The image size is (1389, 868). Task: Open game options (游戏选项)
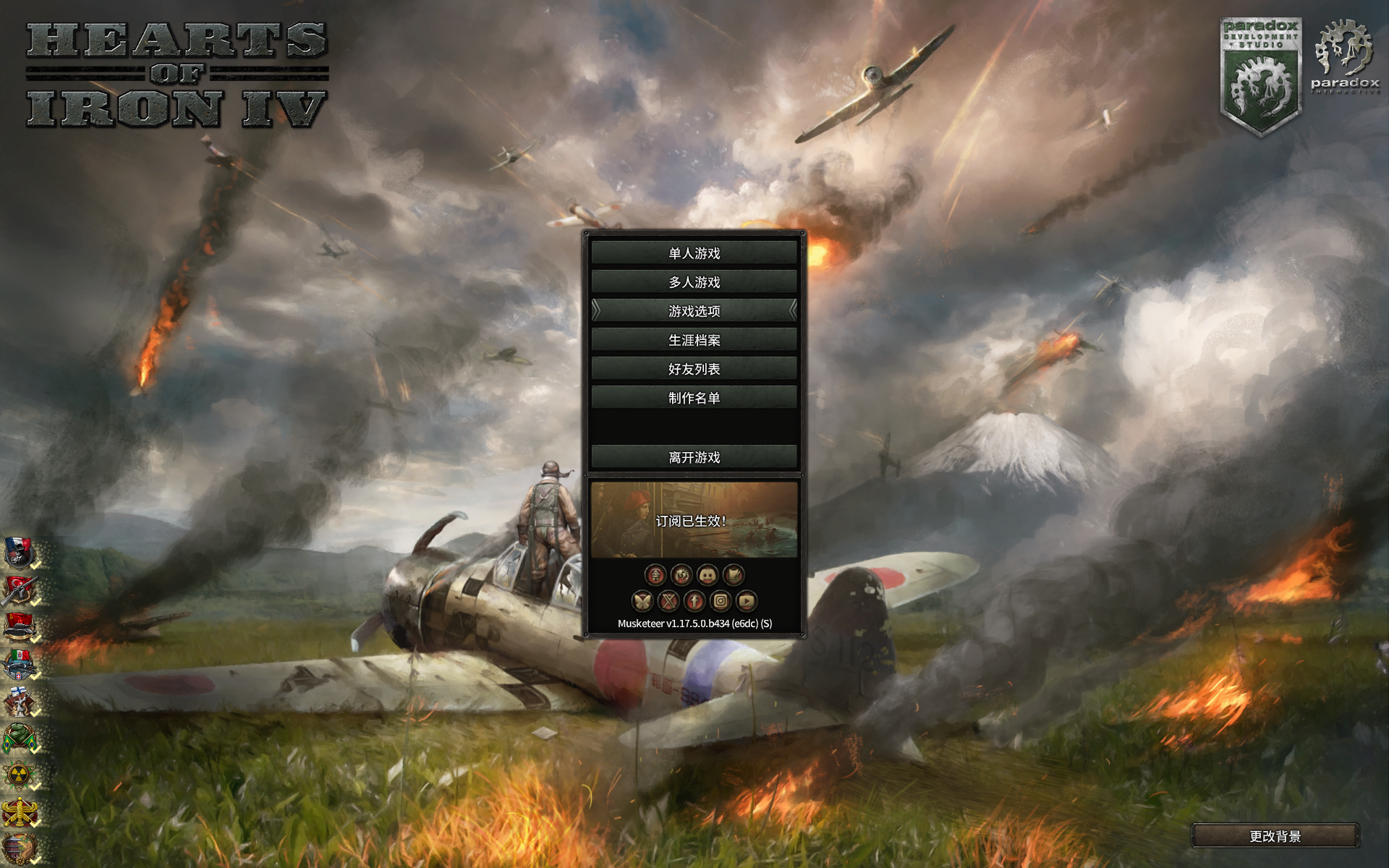(694, 311)
